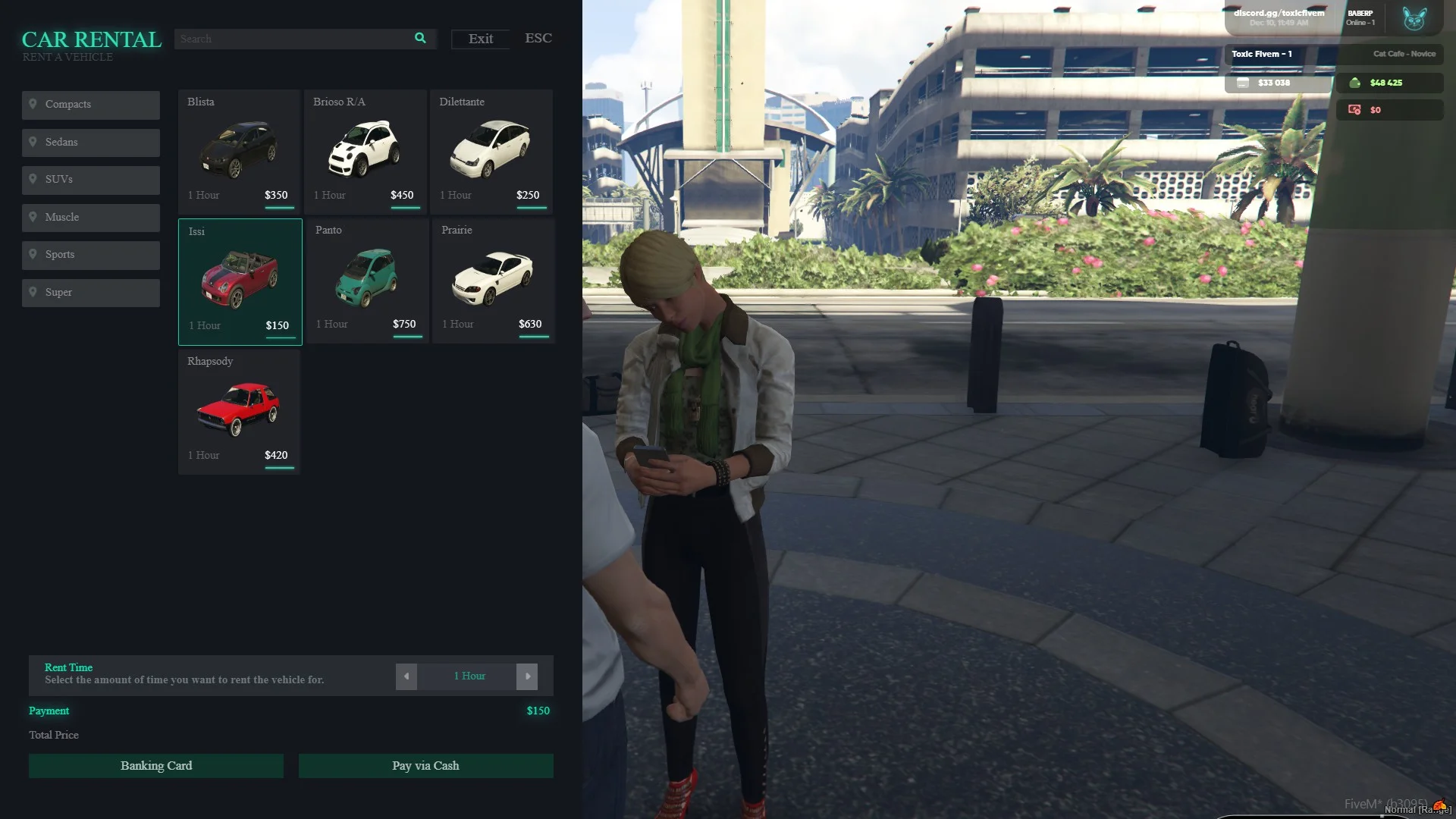View the Super cars category

(91, 293)
